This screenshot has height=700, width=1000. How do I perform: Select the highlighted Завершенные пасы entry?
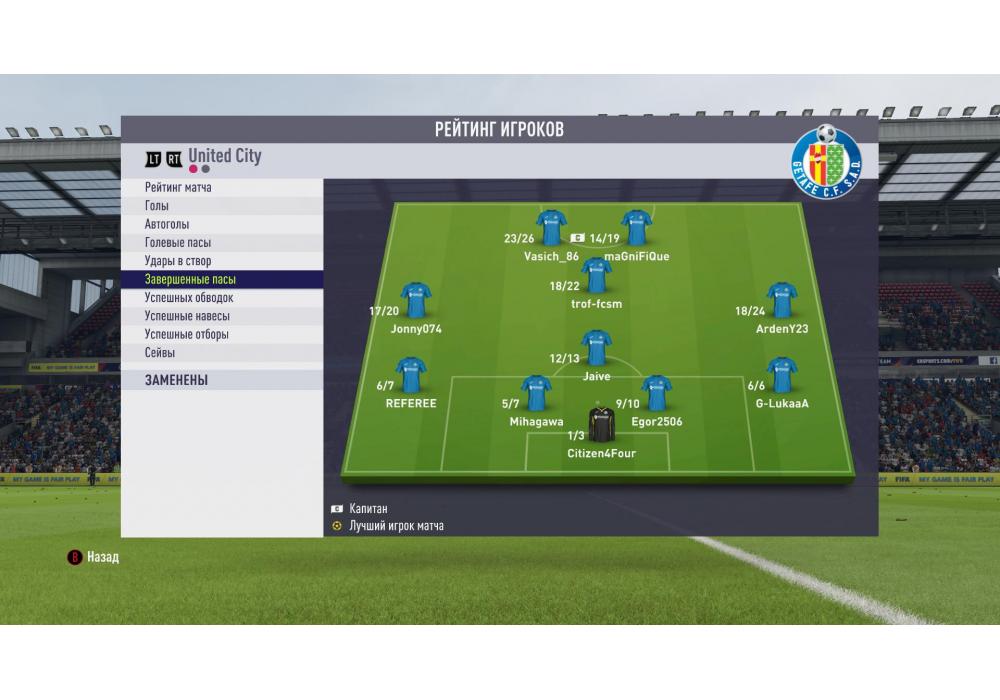222,280
